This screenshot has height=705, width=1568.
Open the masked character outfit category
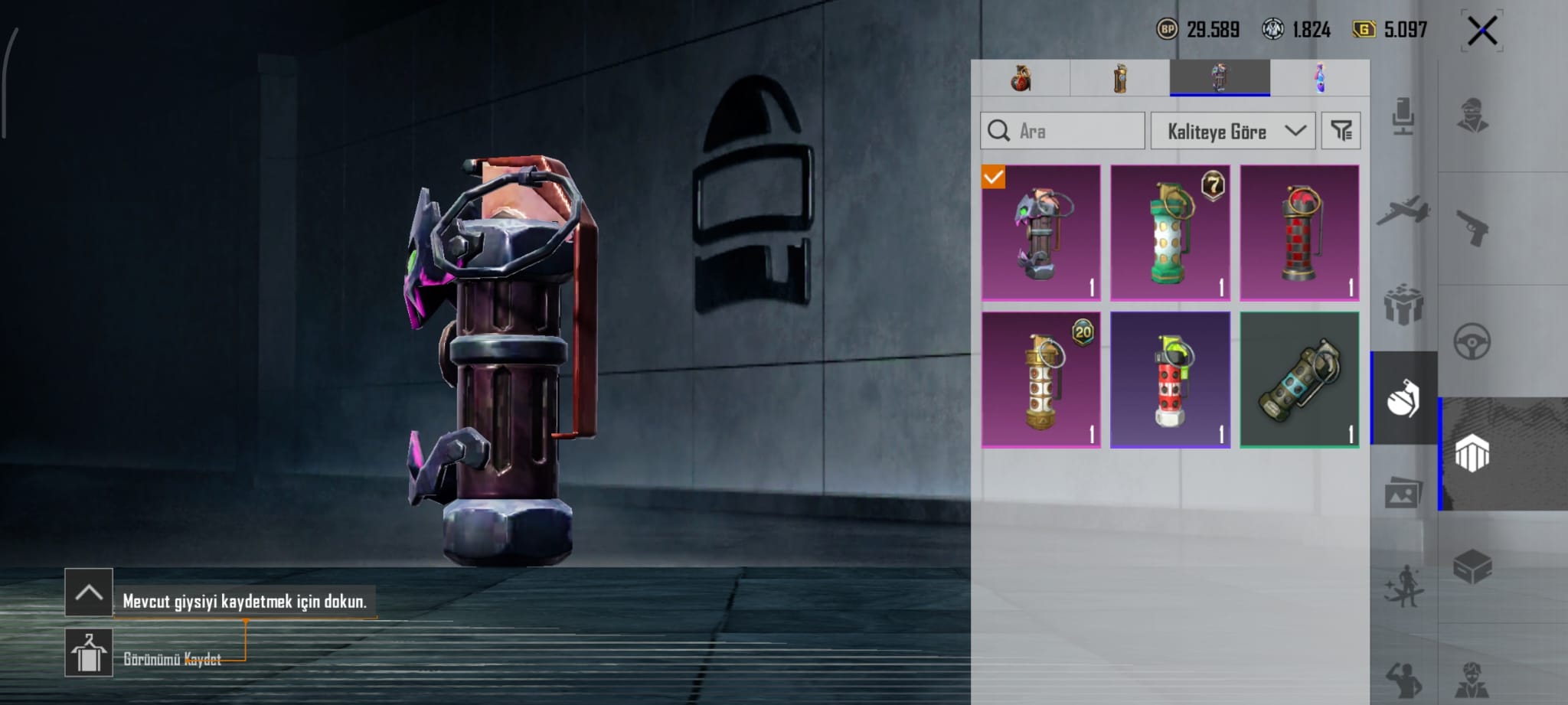[1472, 116]
